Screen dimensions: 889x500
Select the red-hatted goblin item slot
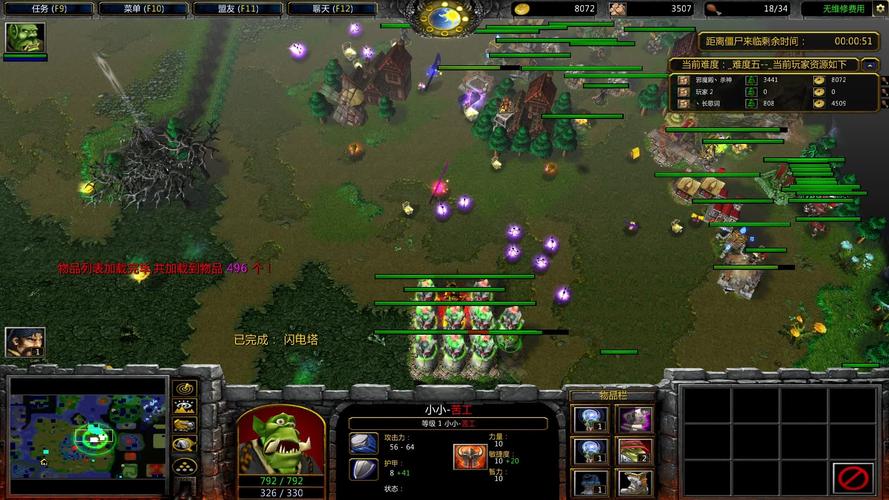(x=634, y=451)
